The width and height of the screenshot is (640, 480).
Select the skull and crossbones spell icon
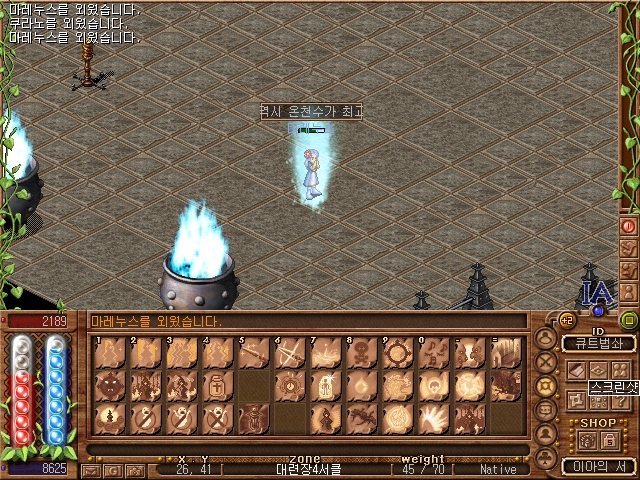pyautogui.click(x=362, y=353)
